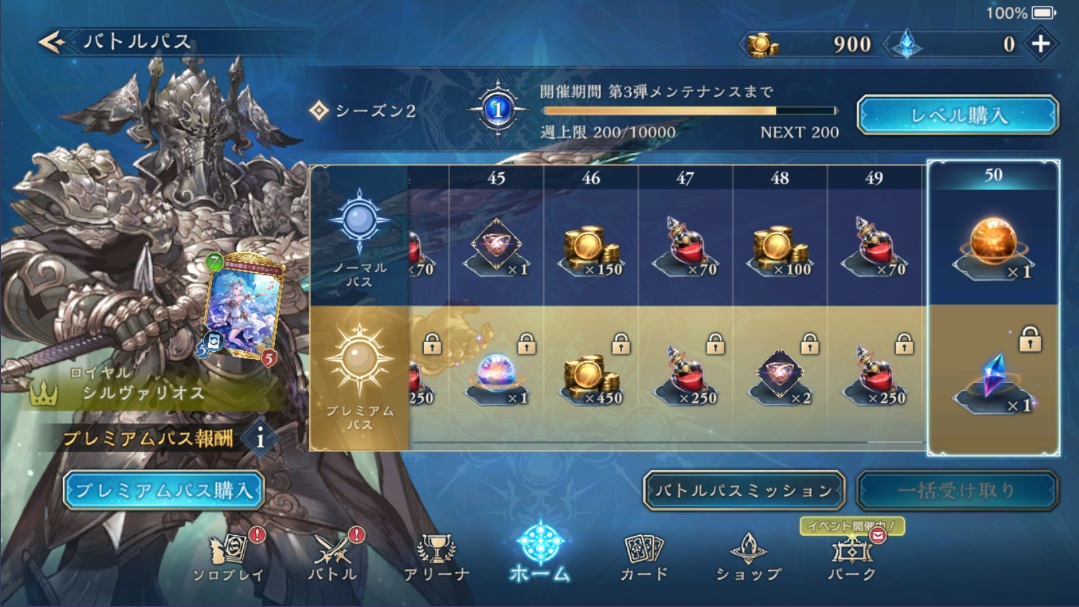Open the バトル tab
The image size is (1079, 607).
pyautogui.click(x=334, y=557)
